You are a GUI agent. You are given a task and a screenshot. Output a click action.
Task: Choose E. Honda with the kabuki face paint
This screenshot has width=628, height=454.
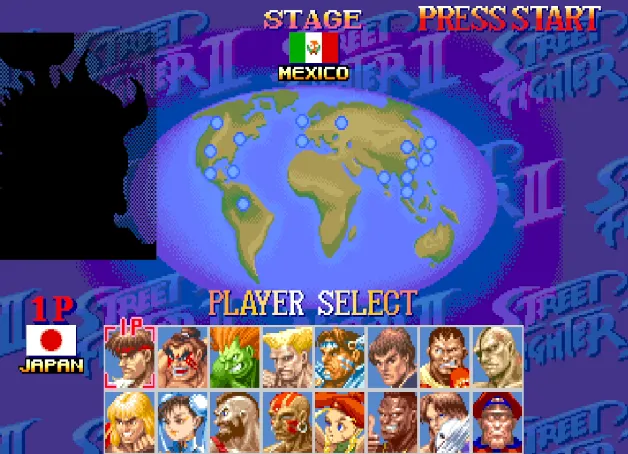point(182,357)
